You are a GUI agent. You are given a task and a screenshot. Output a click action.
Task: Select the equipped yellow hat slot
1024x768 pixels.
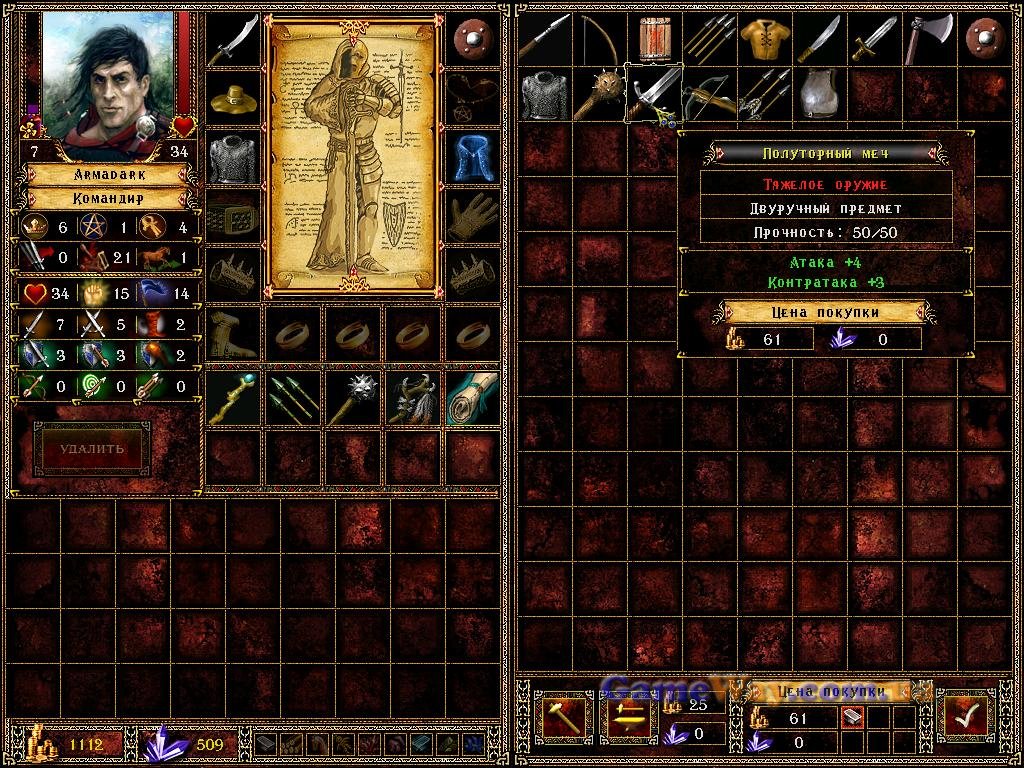point(232,98)
